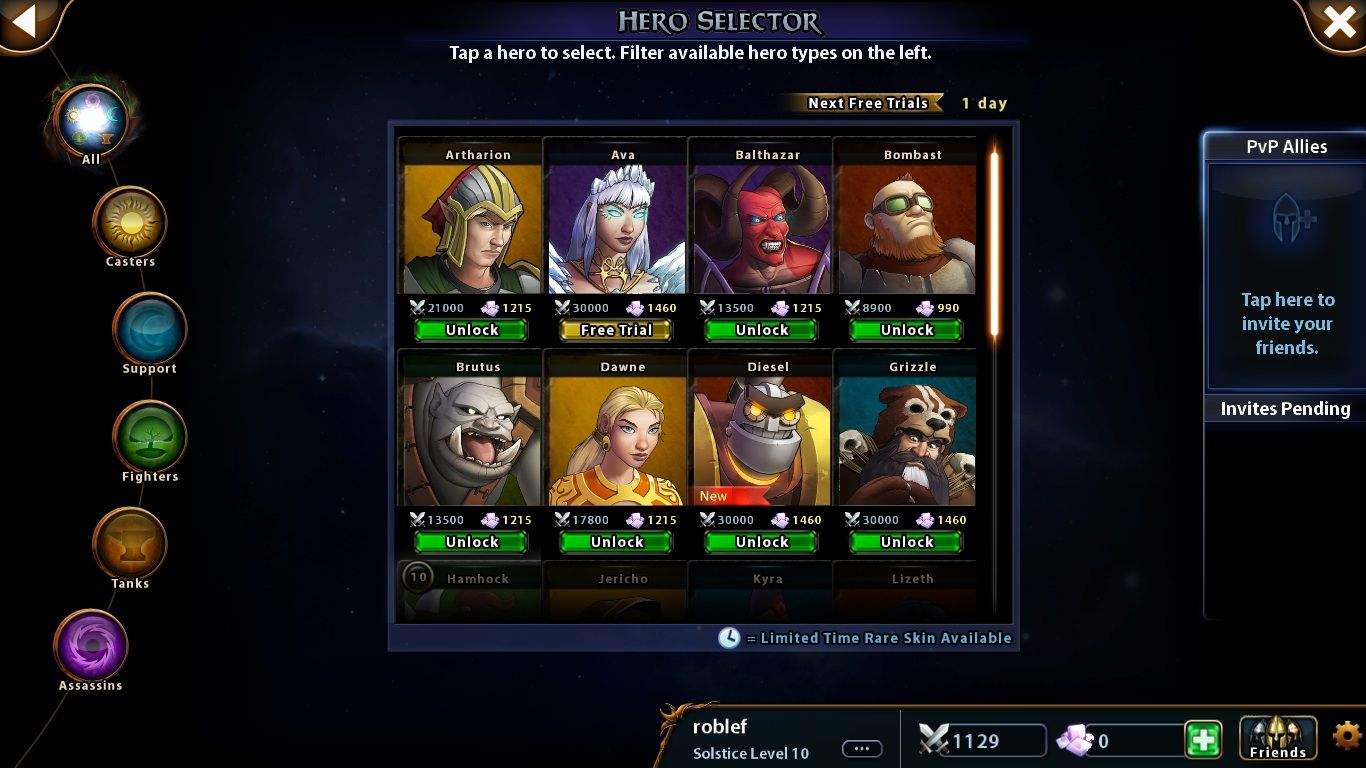Filter heroes by Casters
This screenshot has width=1366, height=768.
(x=129, y=223)
